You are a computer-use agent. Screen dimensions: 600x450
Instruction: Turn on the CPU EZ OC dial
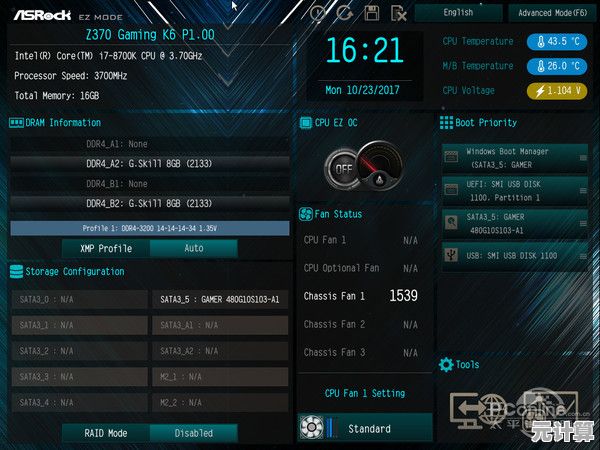pyautogui.click(x=345, y=168)
